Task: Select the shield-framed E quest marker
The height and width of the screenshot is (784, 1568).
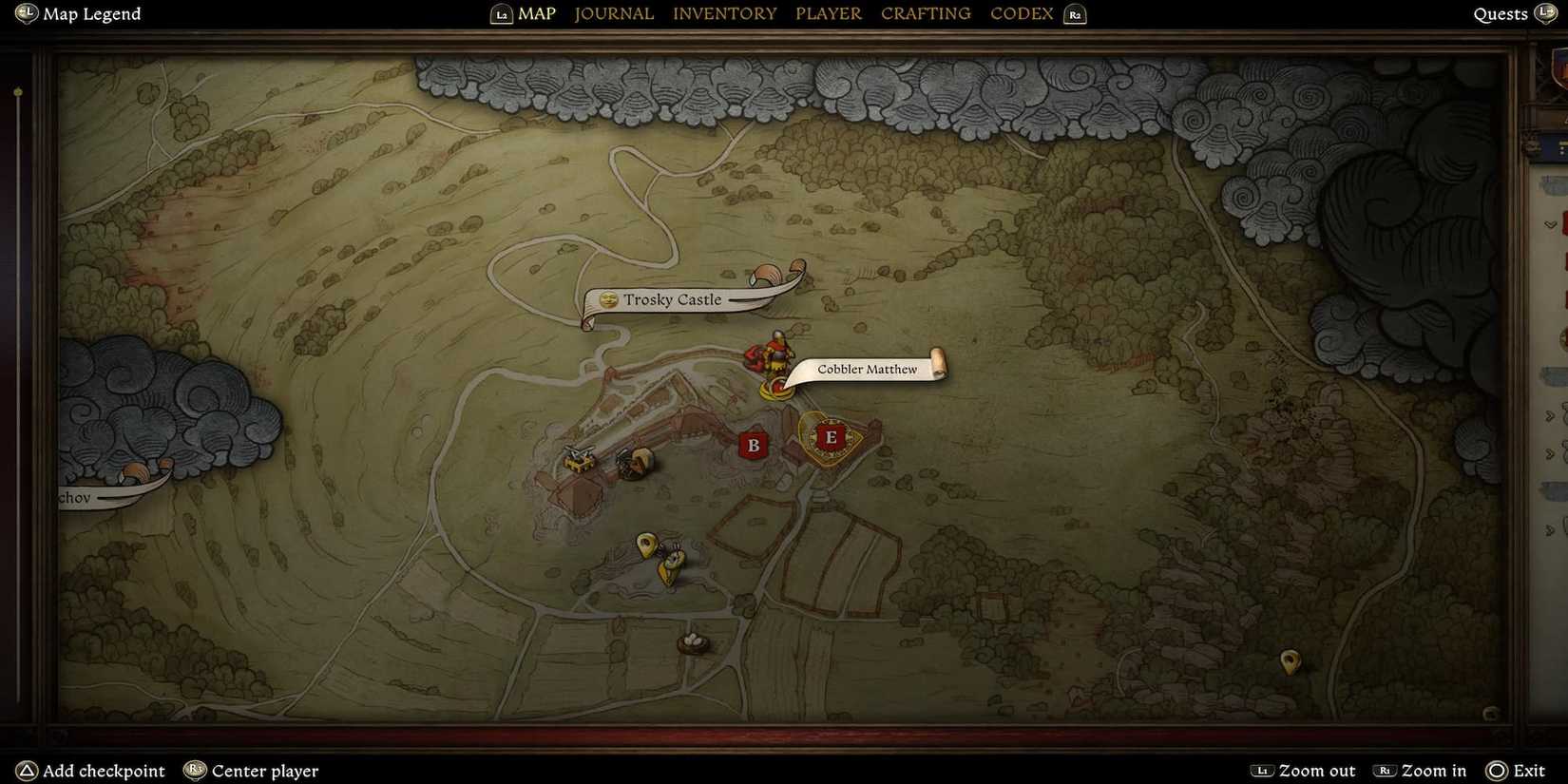Action: pos(831,438)
